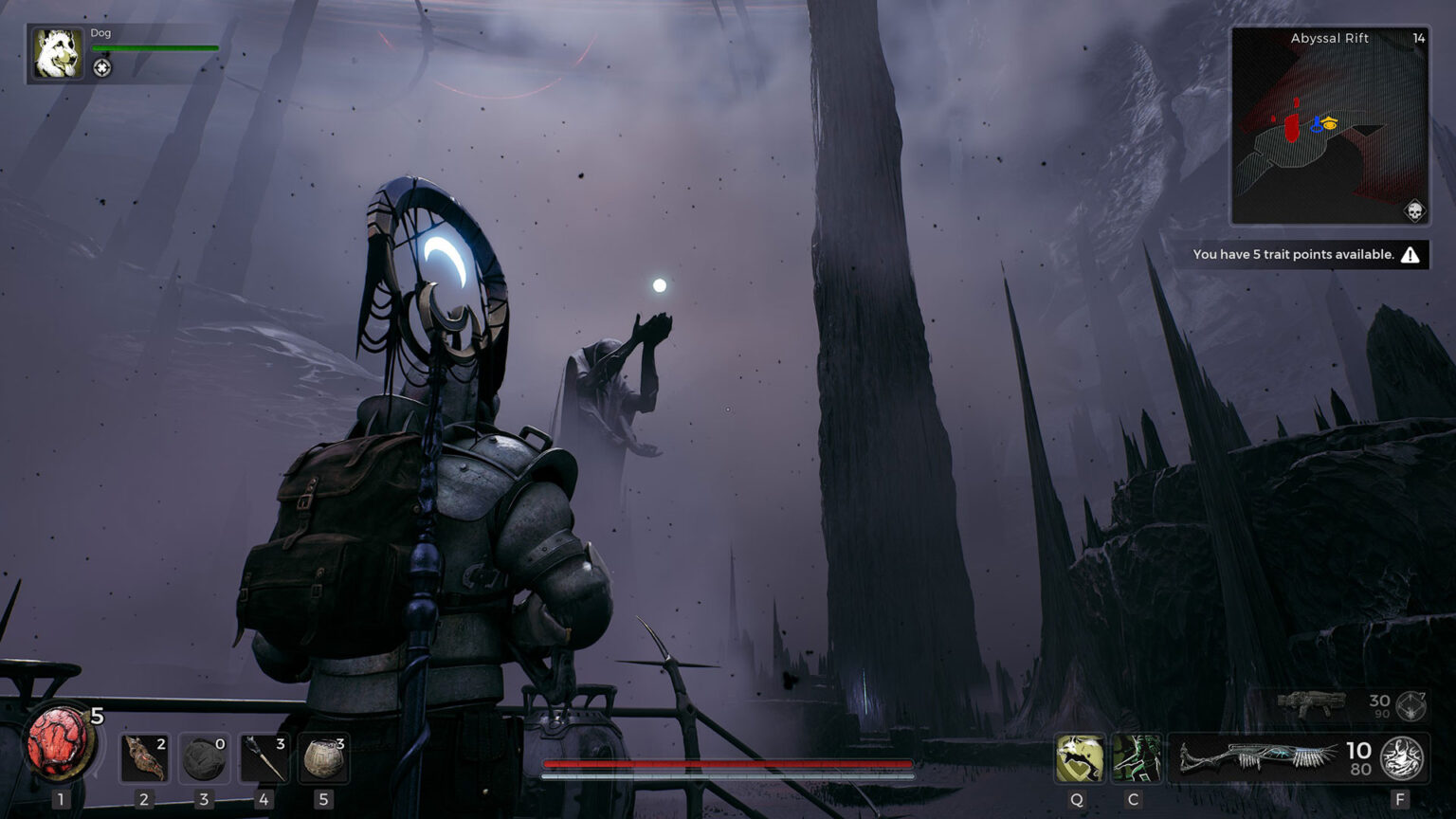Screen dimensions: 1456x819
Task: Select the pale clay pot item slot
Action: click(x=323, y=758)
